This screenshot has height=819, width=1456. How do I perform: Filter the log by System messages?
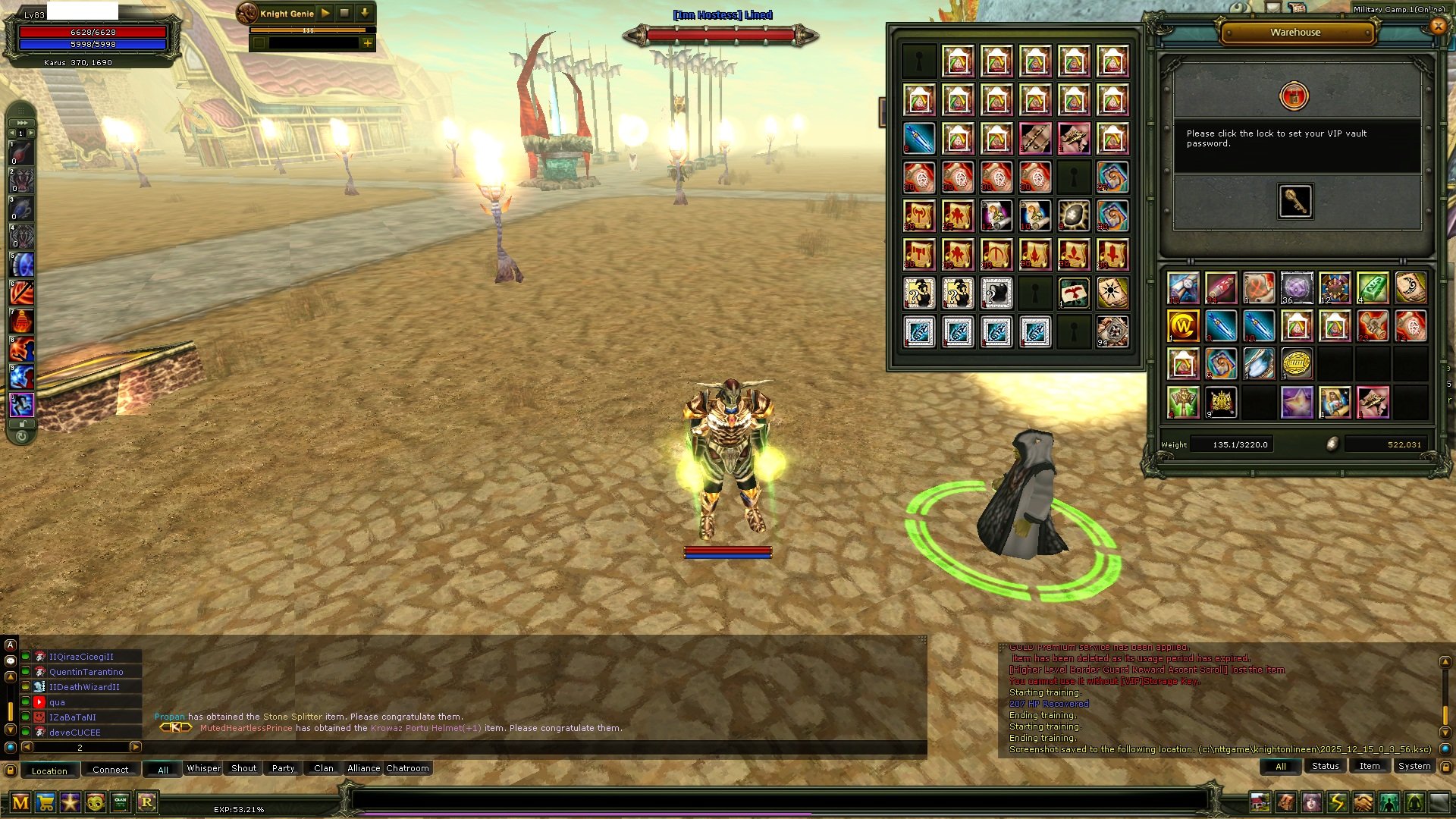click(1414, 766)
